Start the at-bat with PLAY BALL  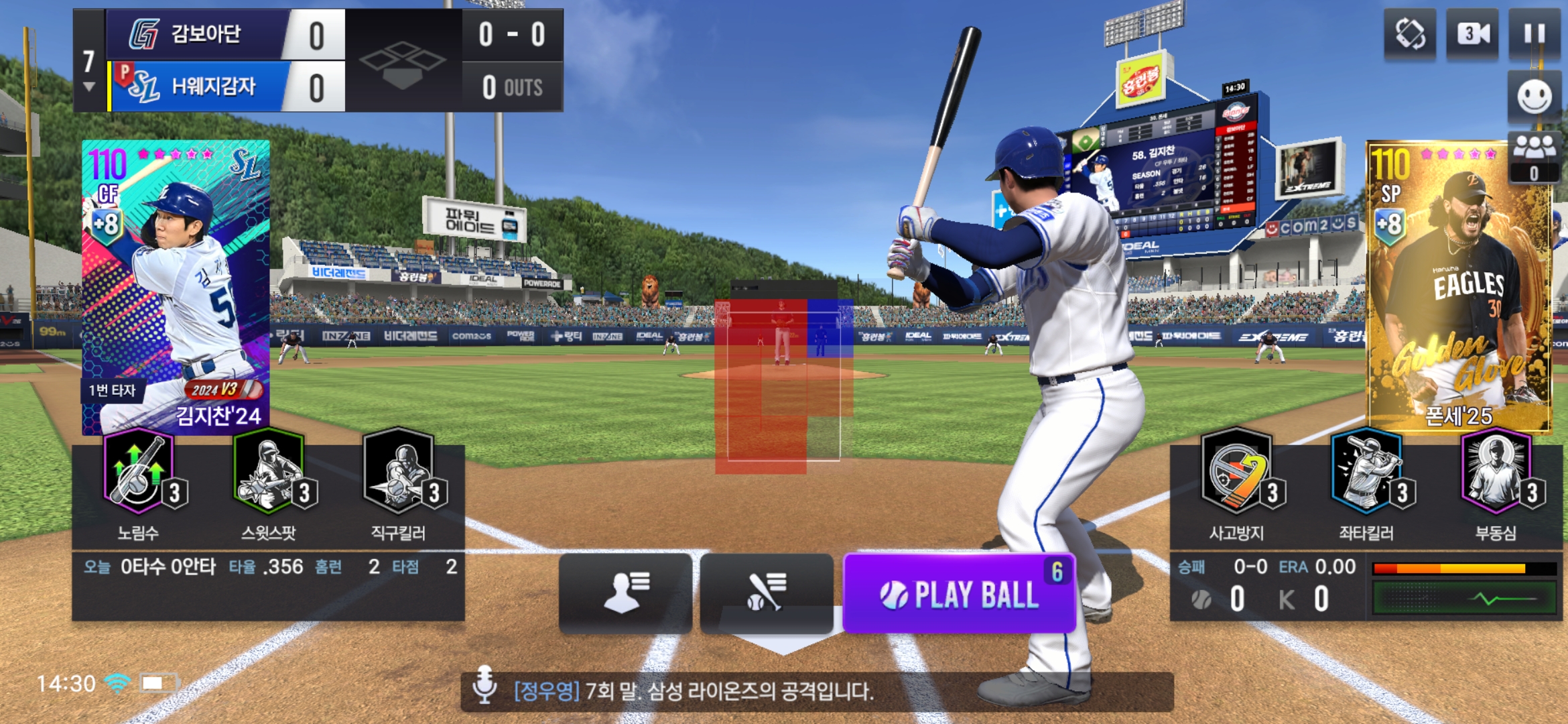point(959,594)
